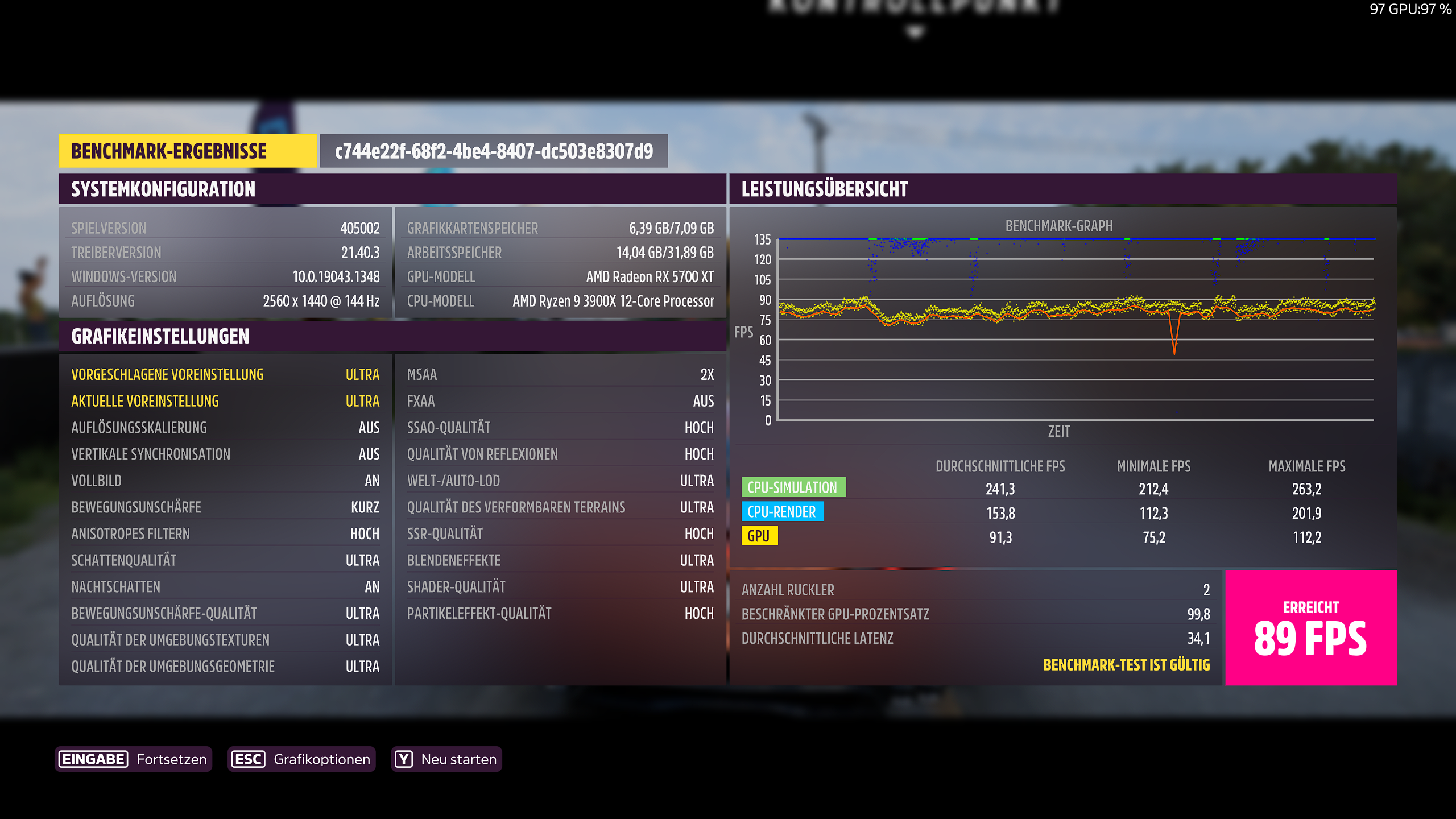The height and width of the screenshot is (819, 1456).
Task: Select the green CPU-SIMULATION legend chip
Action: click(793, 487)
